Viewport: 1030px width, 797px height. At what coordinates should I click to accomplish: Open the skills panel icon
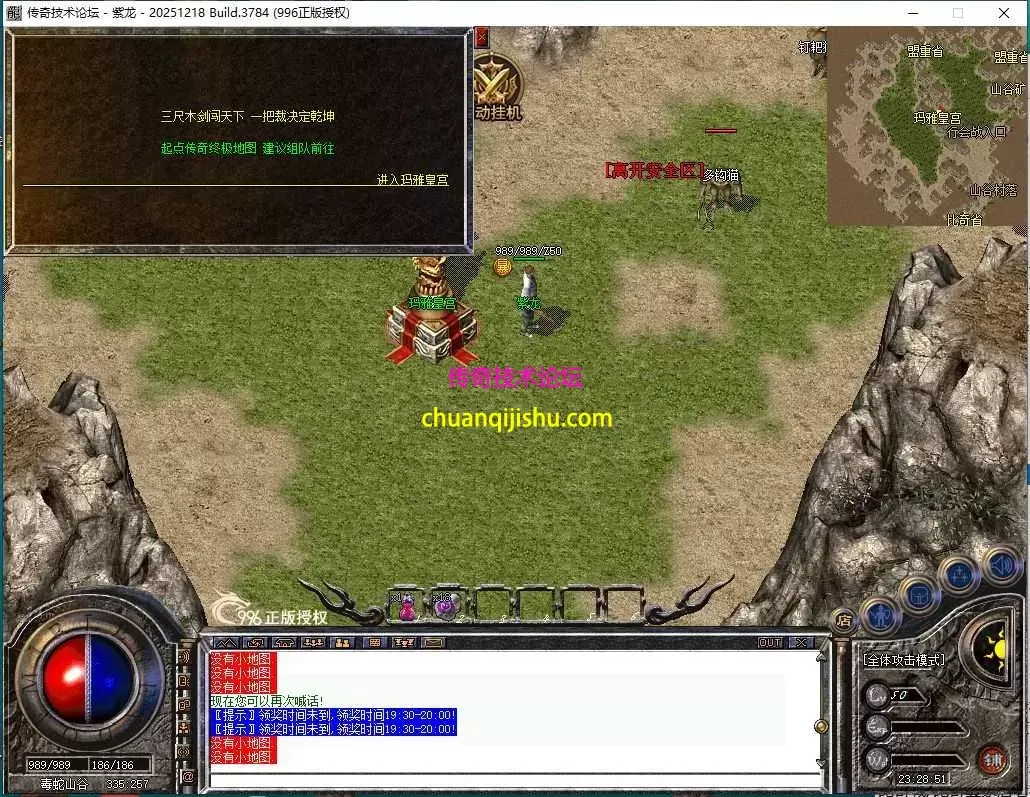pyautogui.click(x=958, y=575)
